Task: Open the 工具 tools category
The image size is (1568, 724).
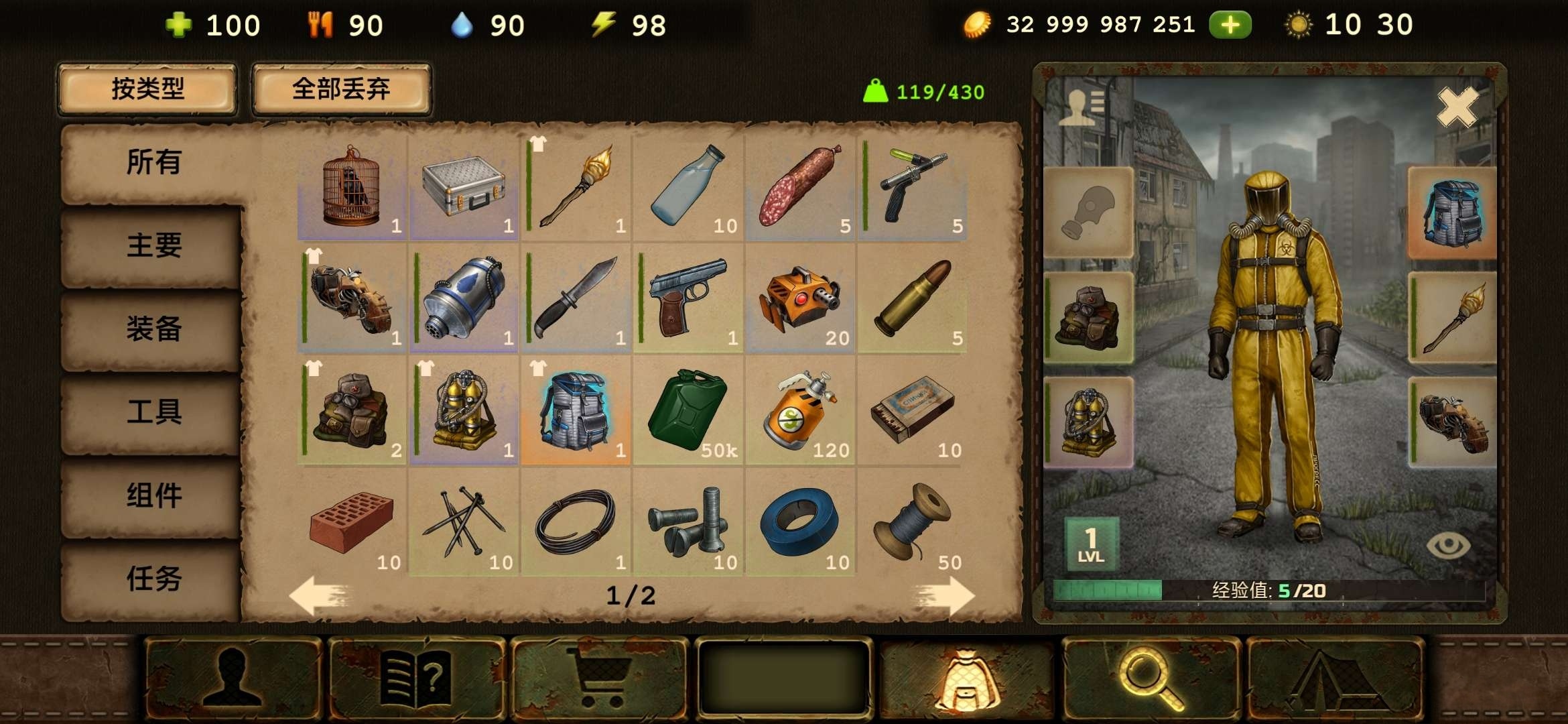Action: [x=153, y=412]
